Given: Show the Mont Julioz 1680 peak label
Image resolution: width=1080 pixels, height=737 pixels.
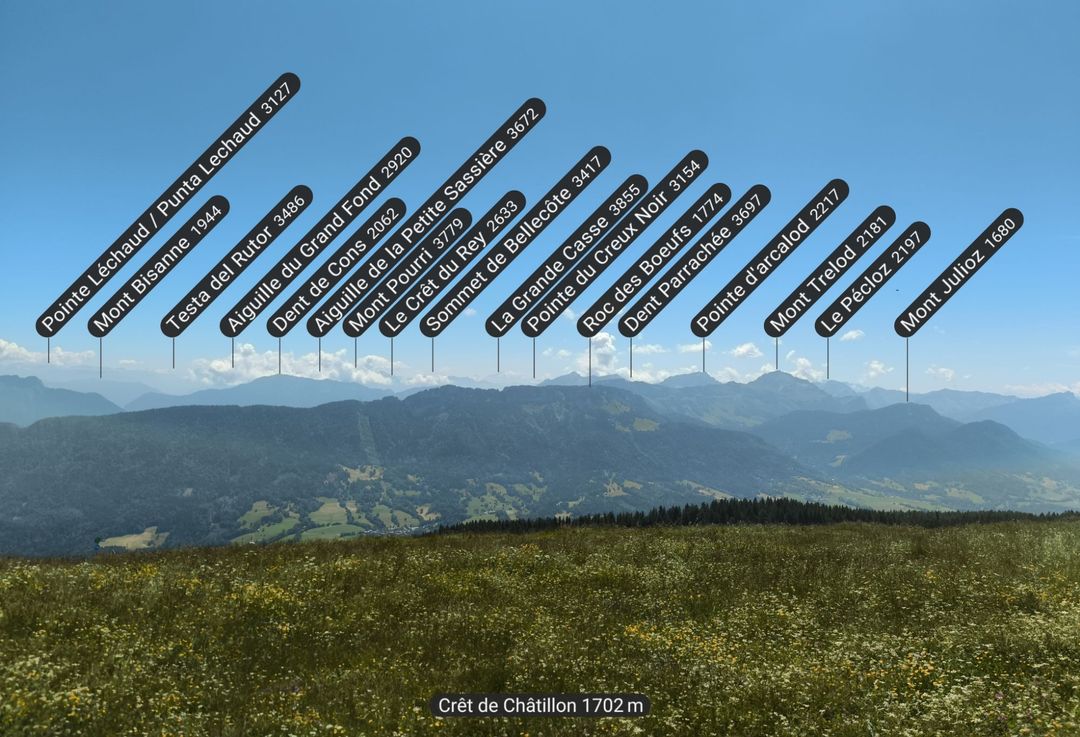Looking at the screenshot, I should [x=959, y=272].
